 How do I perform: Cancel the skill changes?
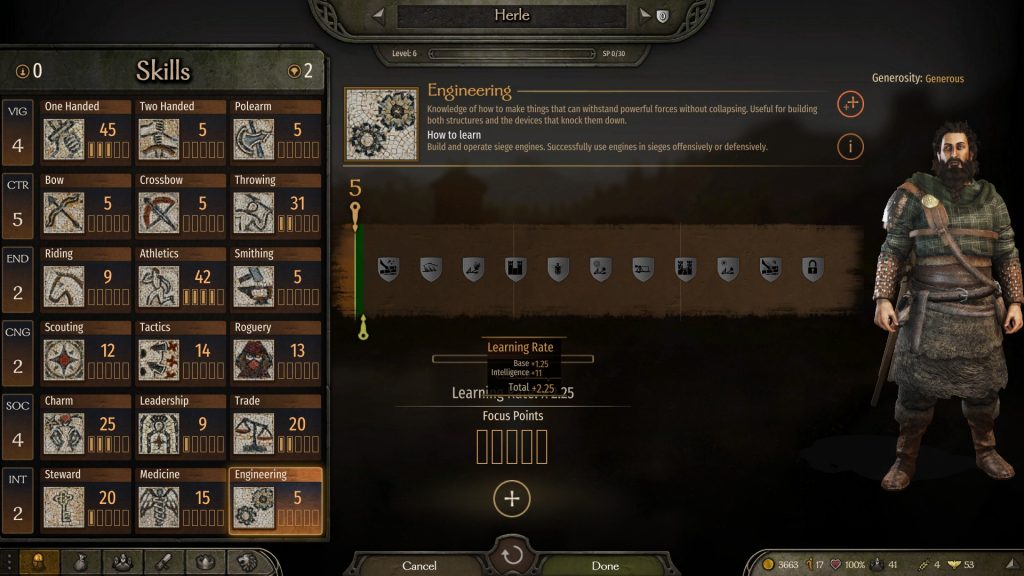pyautogui.click(x=419, y=566)
